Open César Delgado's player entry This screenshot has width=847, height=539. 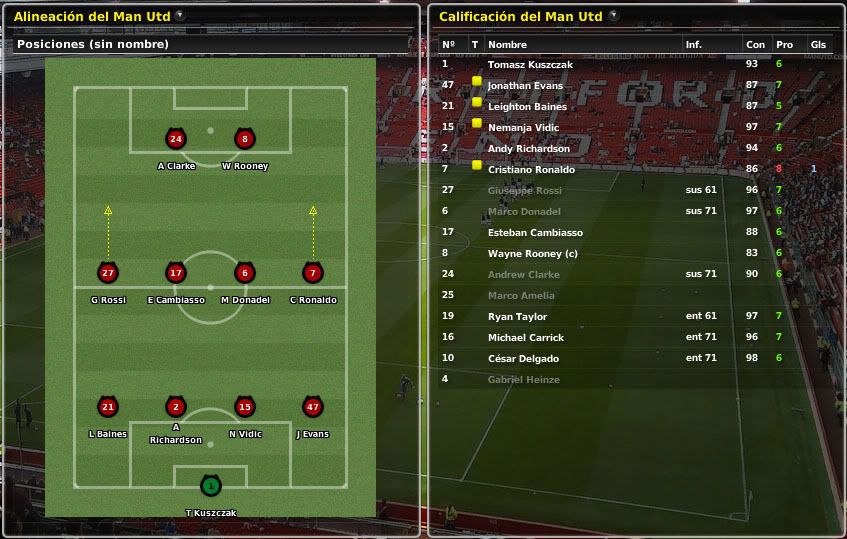tap(523, 359)
